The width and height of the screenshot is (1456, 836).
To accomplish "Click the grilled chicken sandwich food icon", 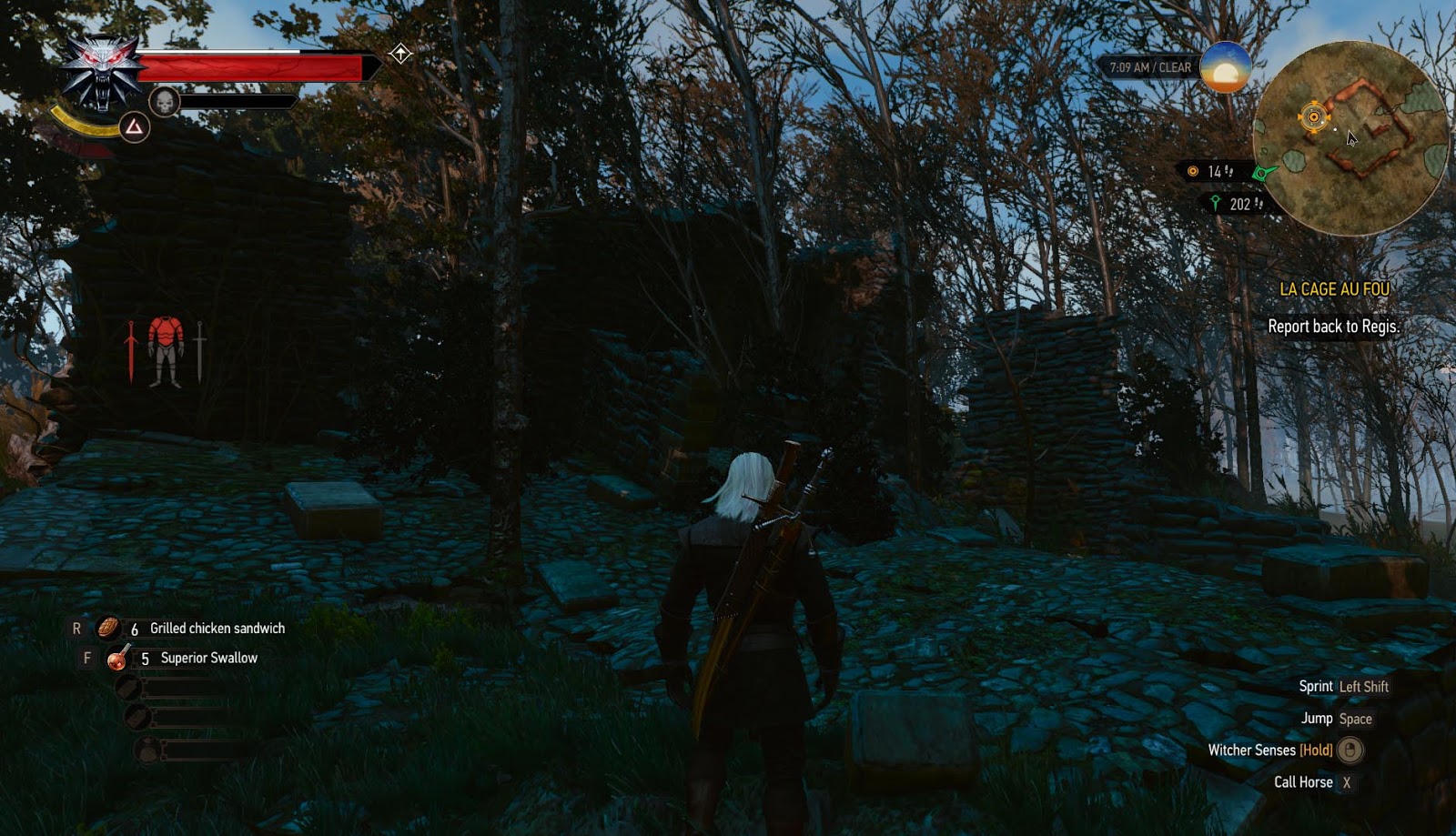I will [106, 628].
